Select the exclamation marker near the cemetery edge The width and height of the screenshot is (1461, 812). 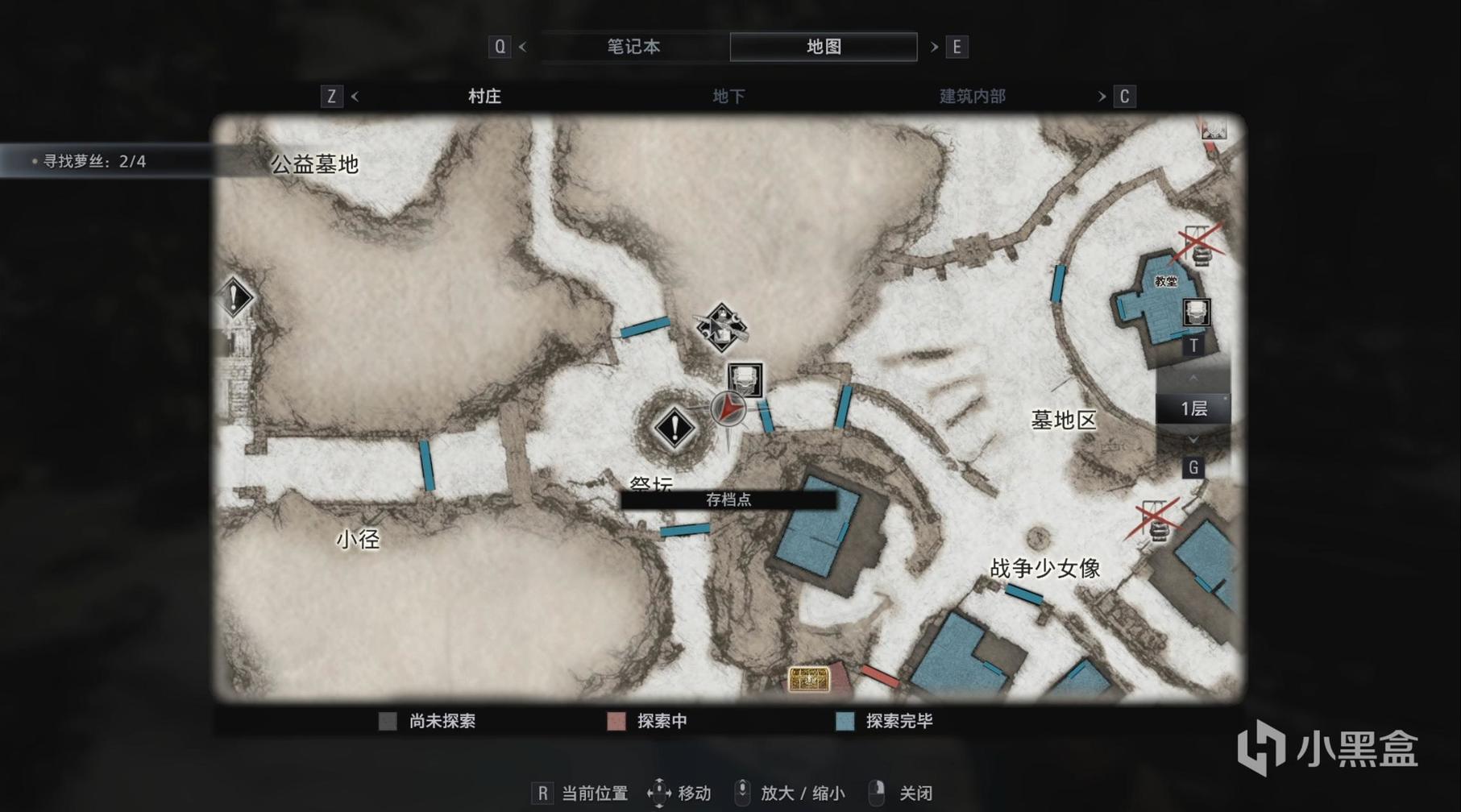(235, 298)
